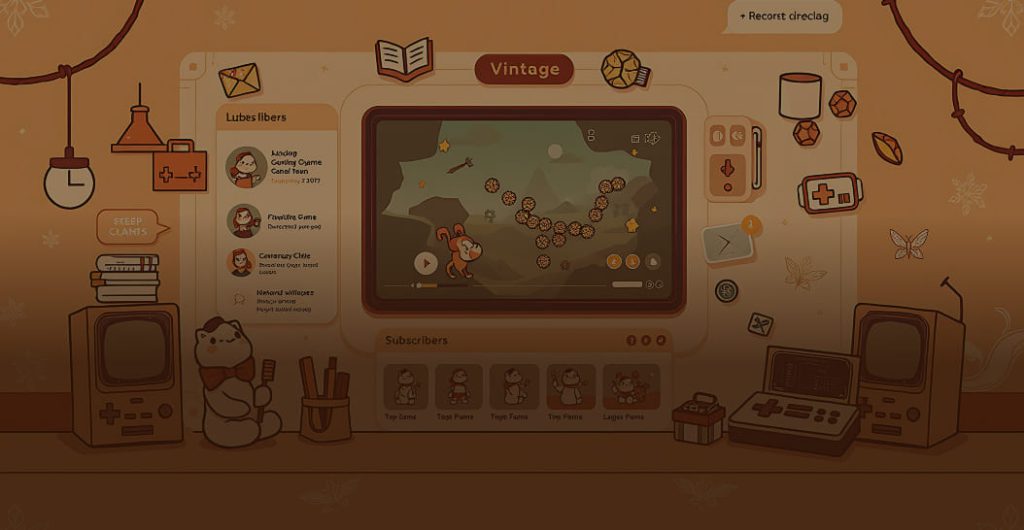Select the first subscriber thumbnail
Viewport: 1024px width, 530px height.
coord(406,388)
